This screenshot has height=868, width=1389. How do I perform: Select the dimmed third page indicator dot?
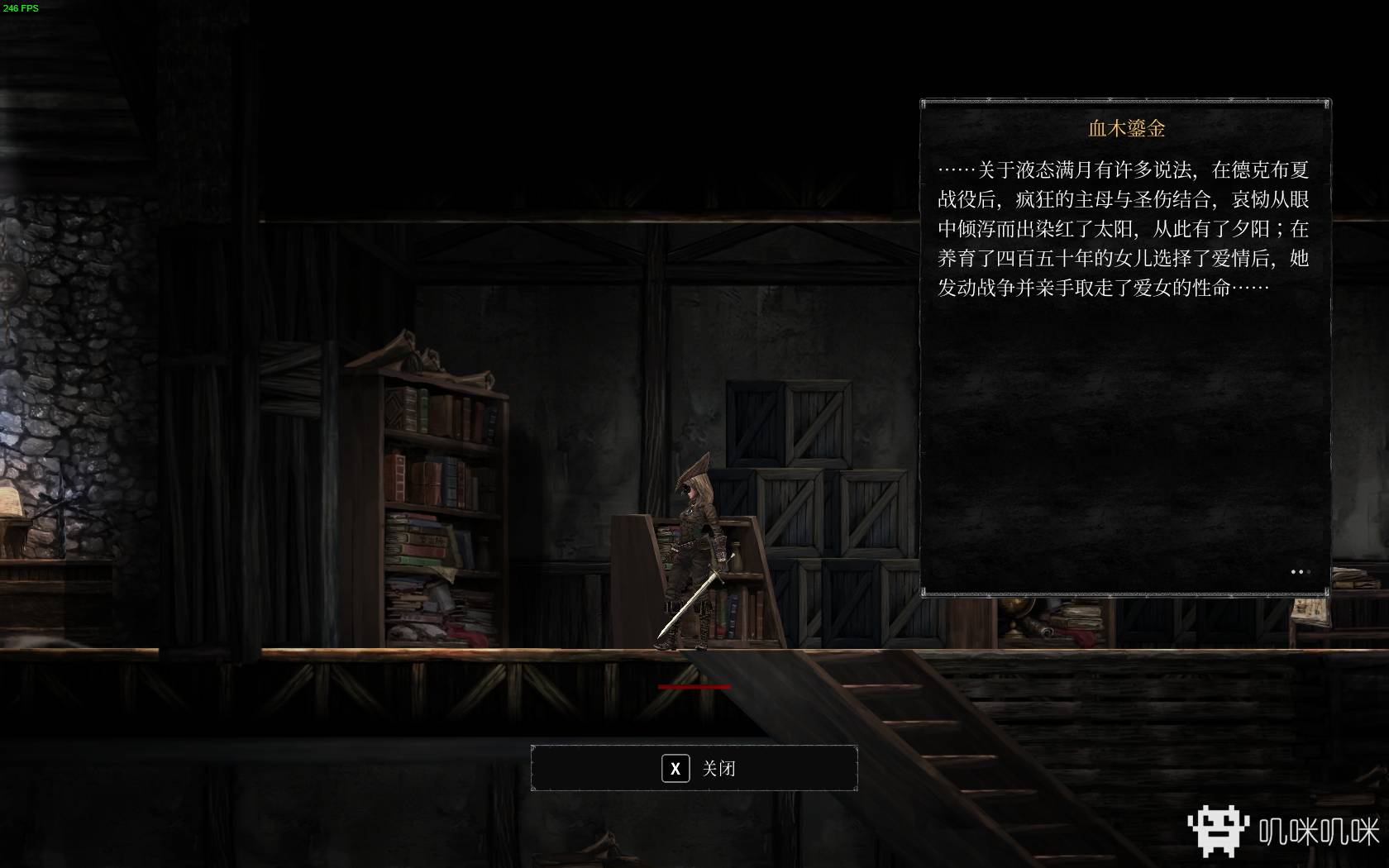pos(1309,572)
